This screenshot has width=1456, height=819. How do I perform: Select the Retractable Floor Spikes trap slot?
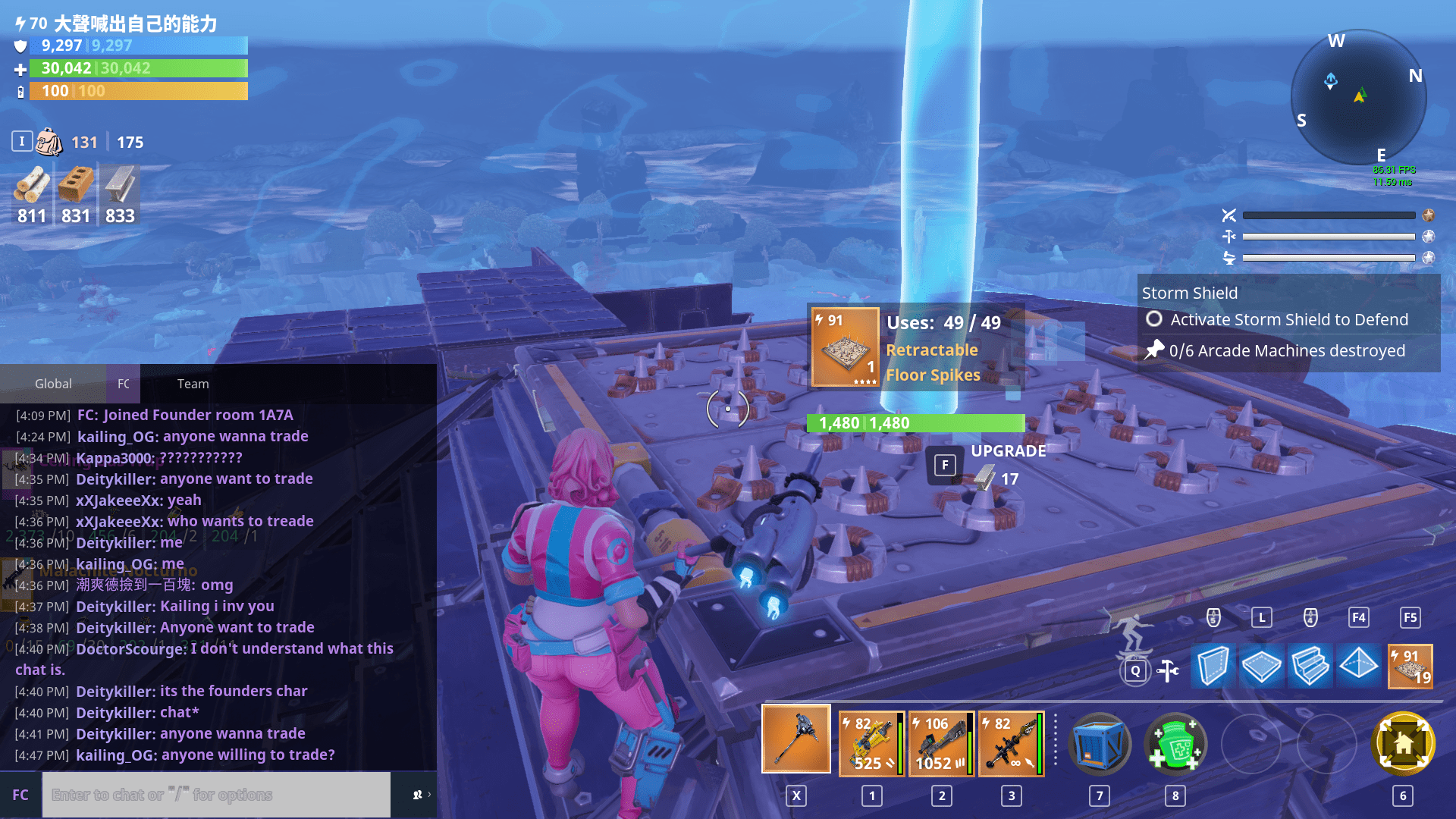1410,667
